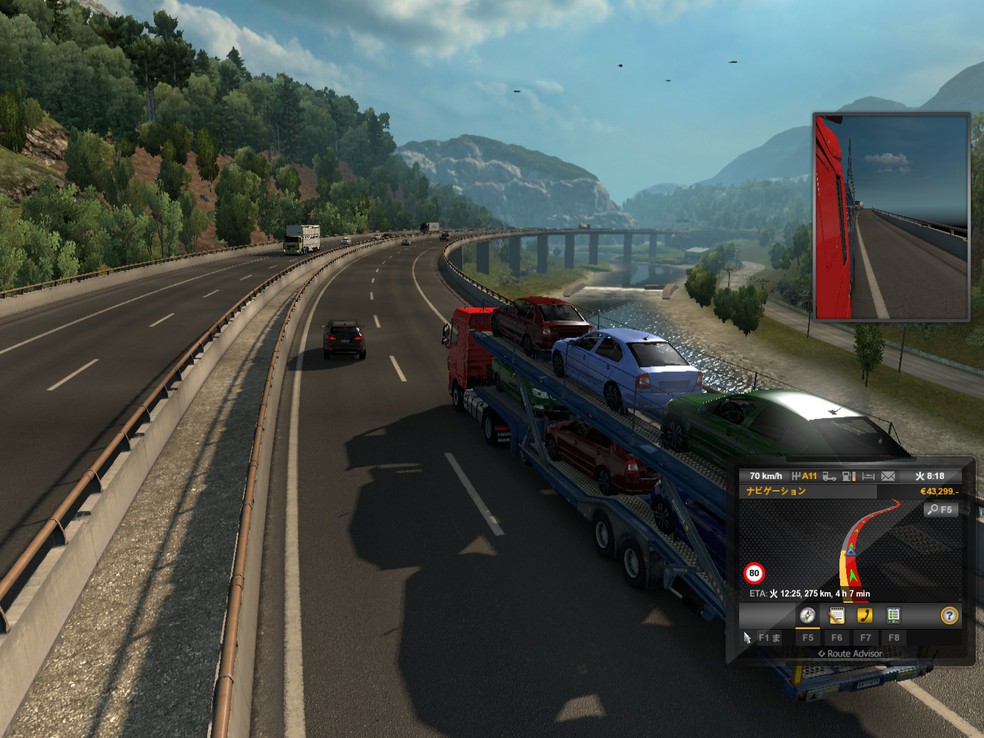Switch to the job notes tab
The width and height of the screenshot is (984, 738).
tap(836, 616)
